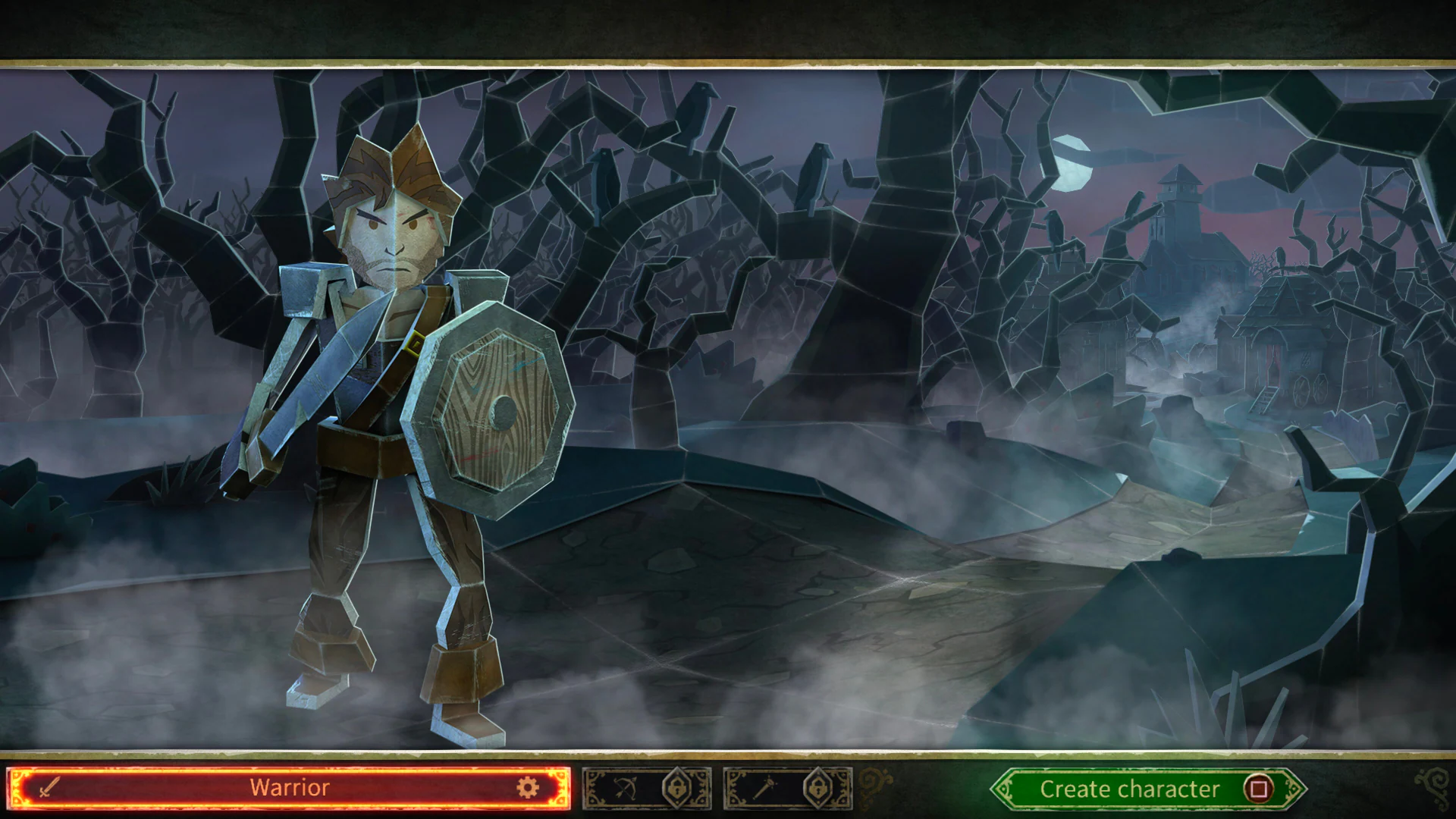Click the square gamepad glyph on Create character

tap(1258, 789)
